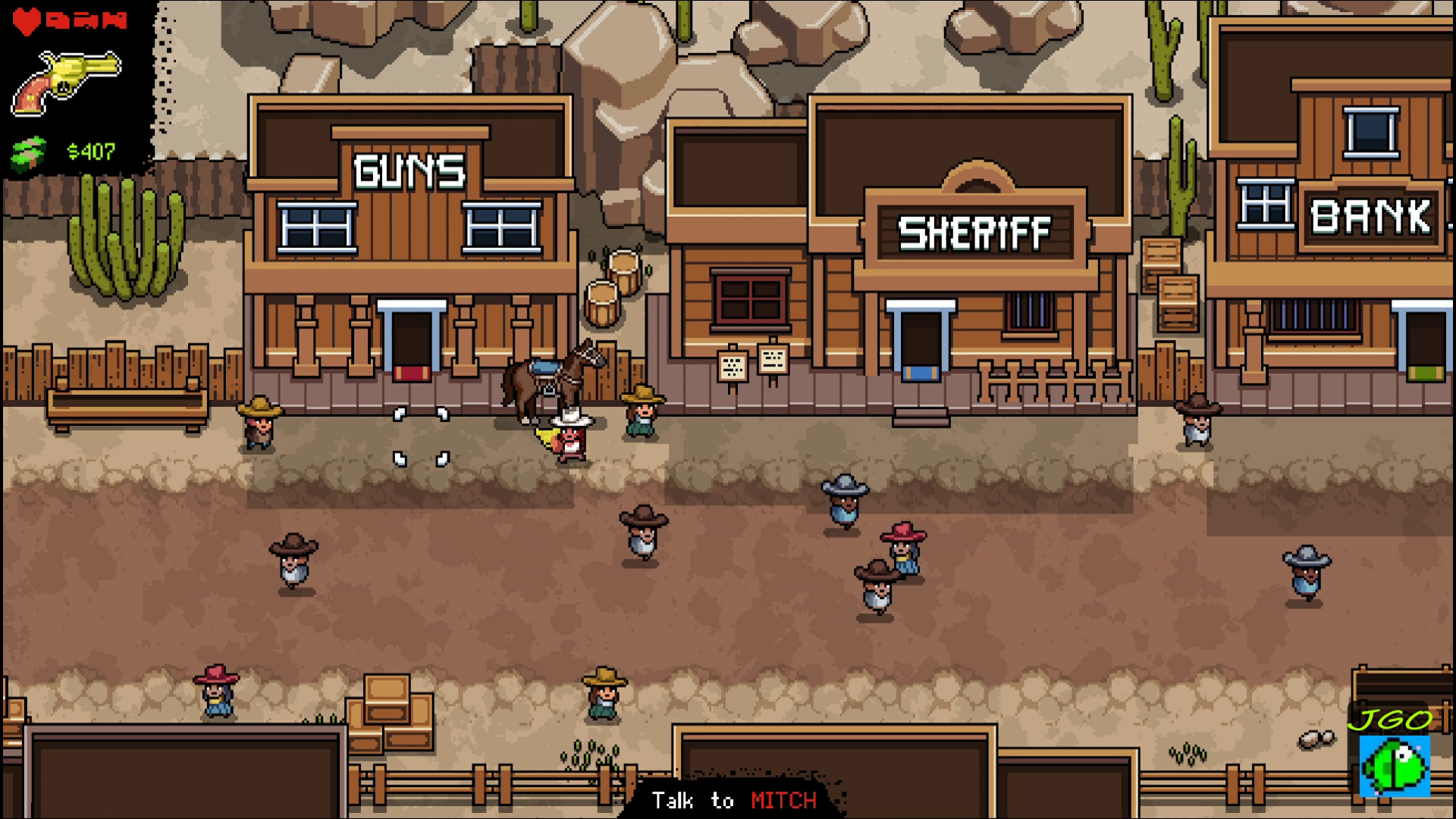The width and height of the screenshot is (1456, 819).
Task: Select the golden revolver weapon icon
Action: coord(66,83)
